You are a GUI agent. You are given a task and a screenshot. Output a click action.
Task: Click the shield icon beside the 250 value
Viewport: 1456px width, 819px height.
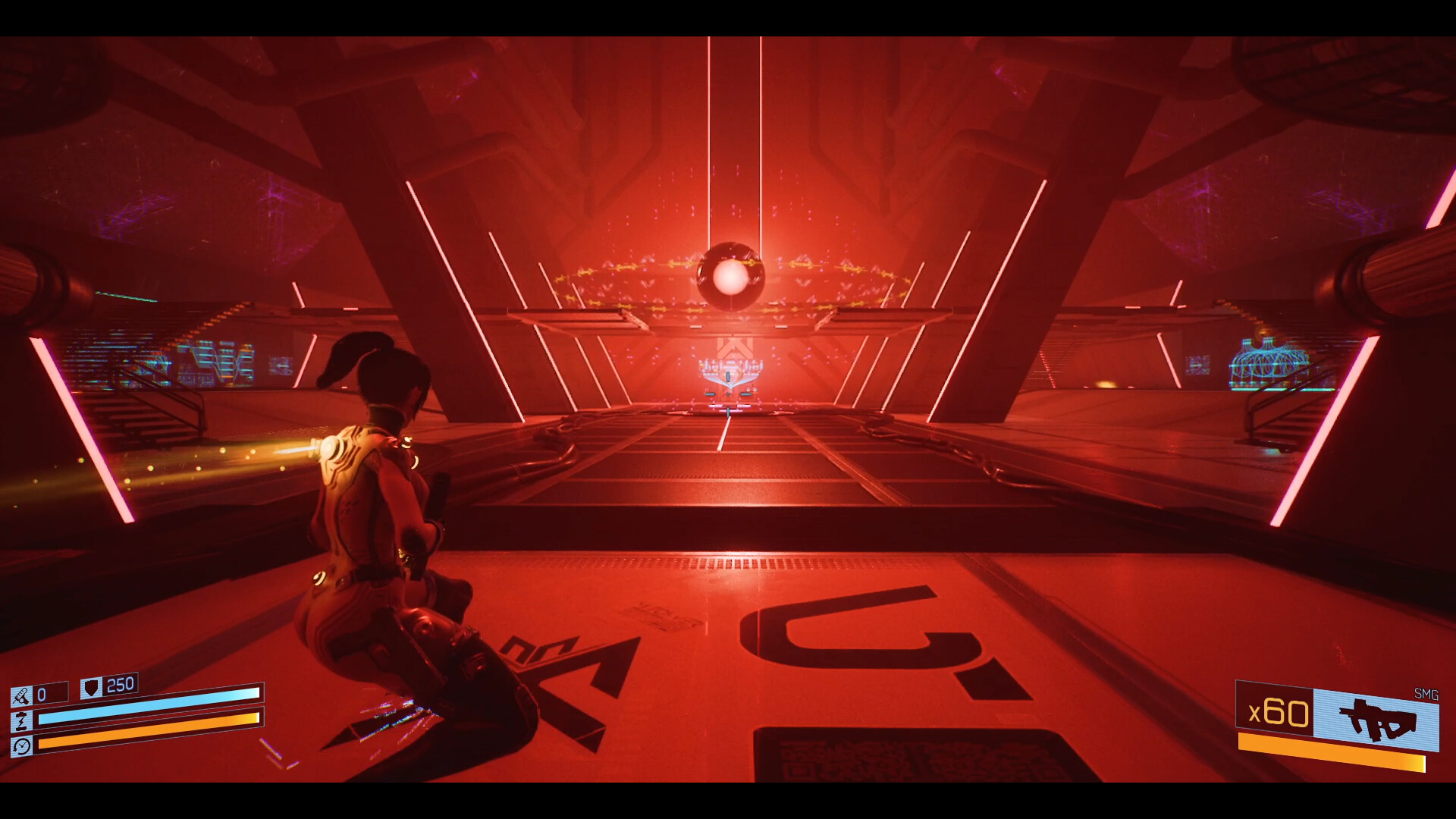[x=91, y=689]
